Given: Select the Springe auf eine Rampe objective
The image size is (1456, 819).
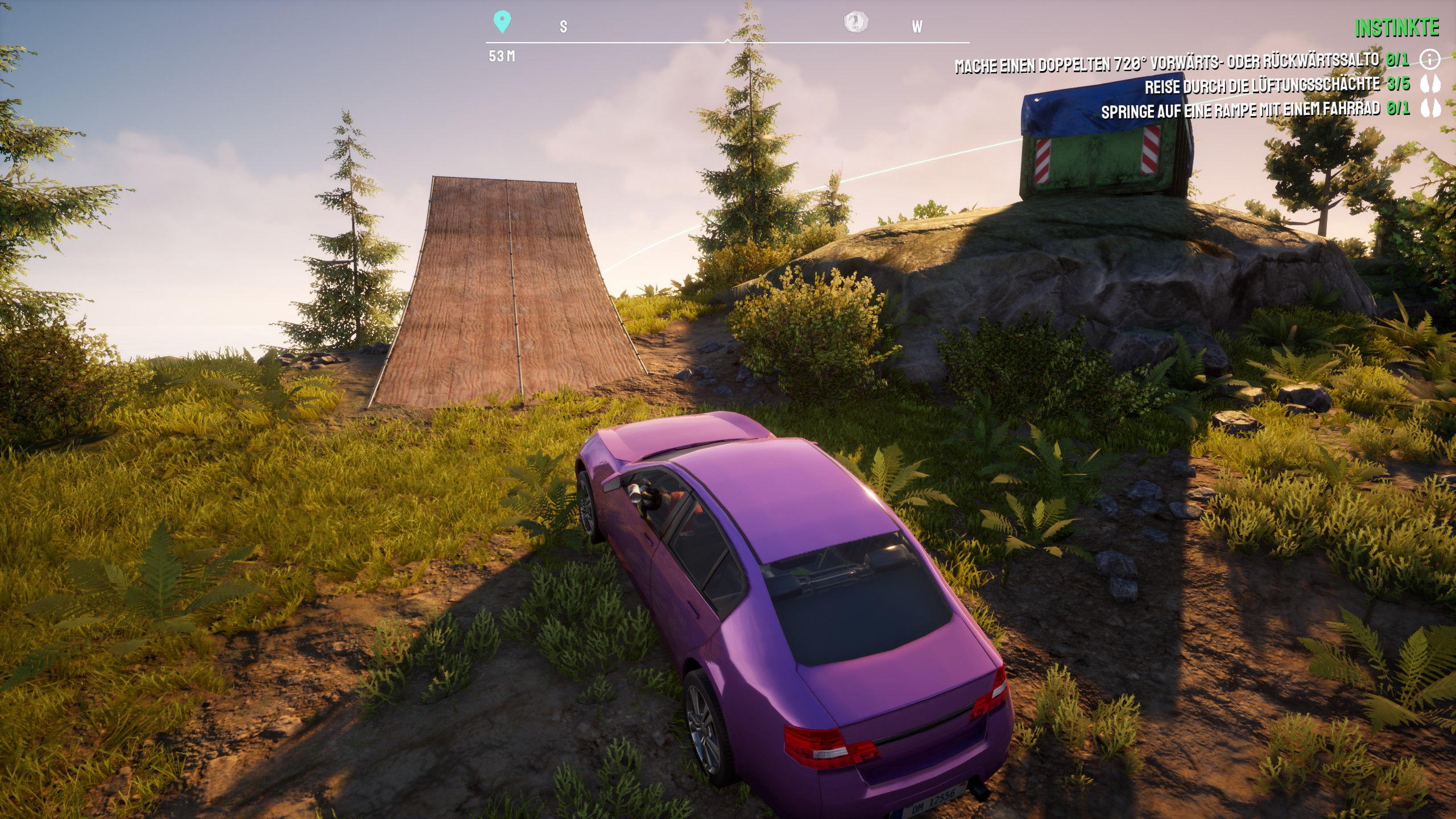Looking at the screenshot, I should (1240, 110).
